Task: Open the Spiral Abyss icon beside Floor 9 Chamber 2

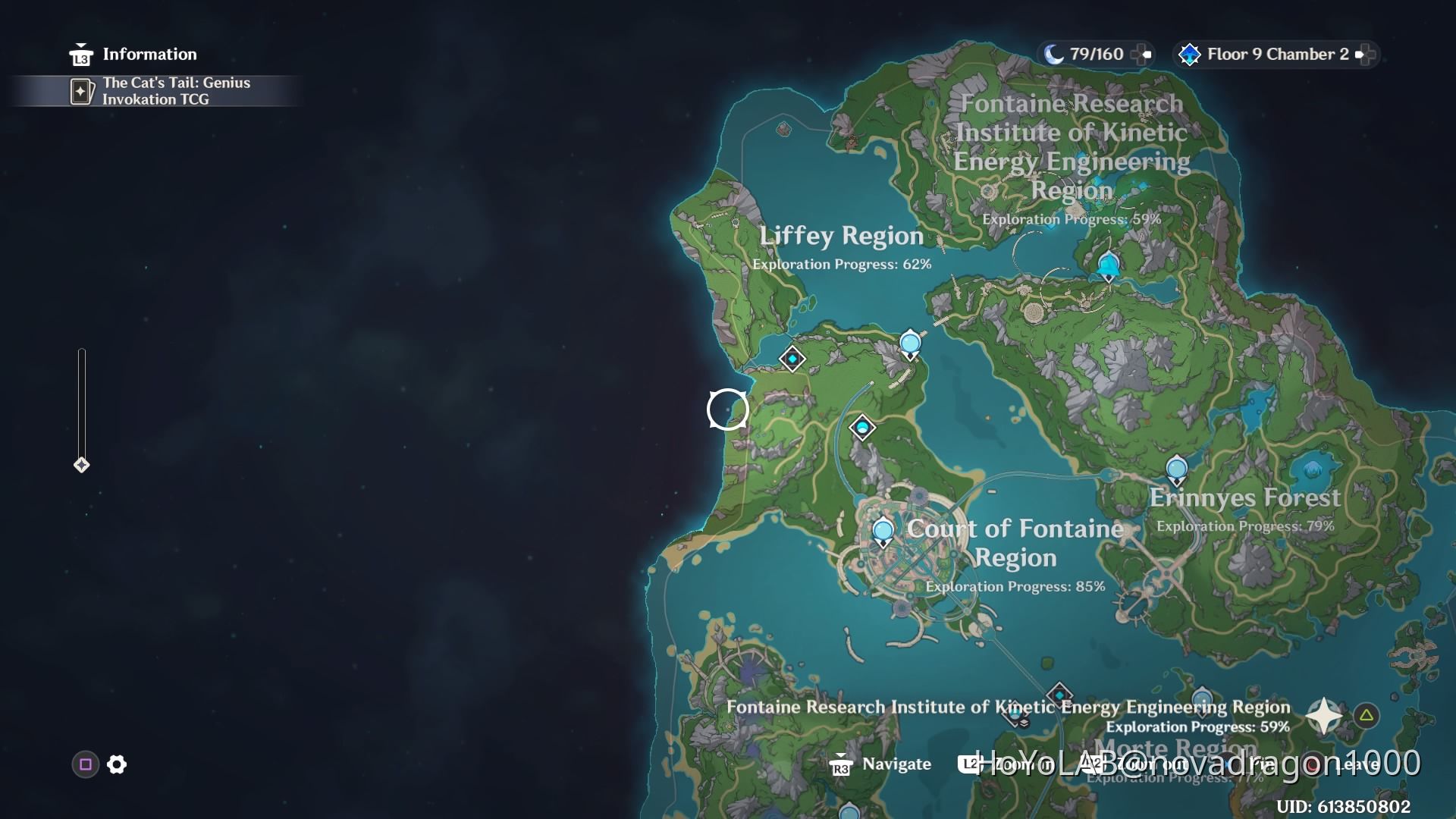Action: point(1189,54)
